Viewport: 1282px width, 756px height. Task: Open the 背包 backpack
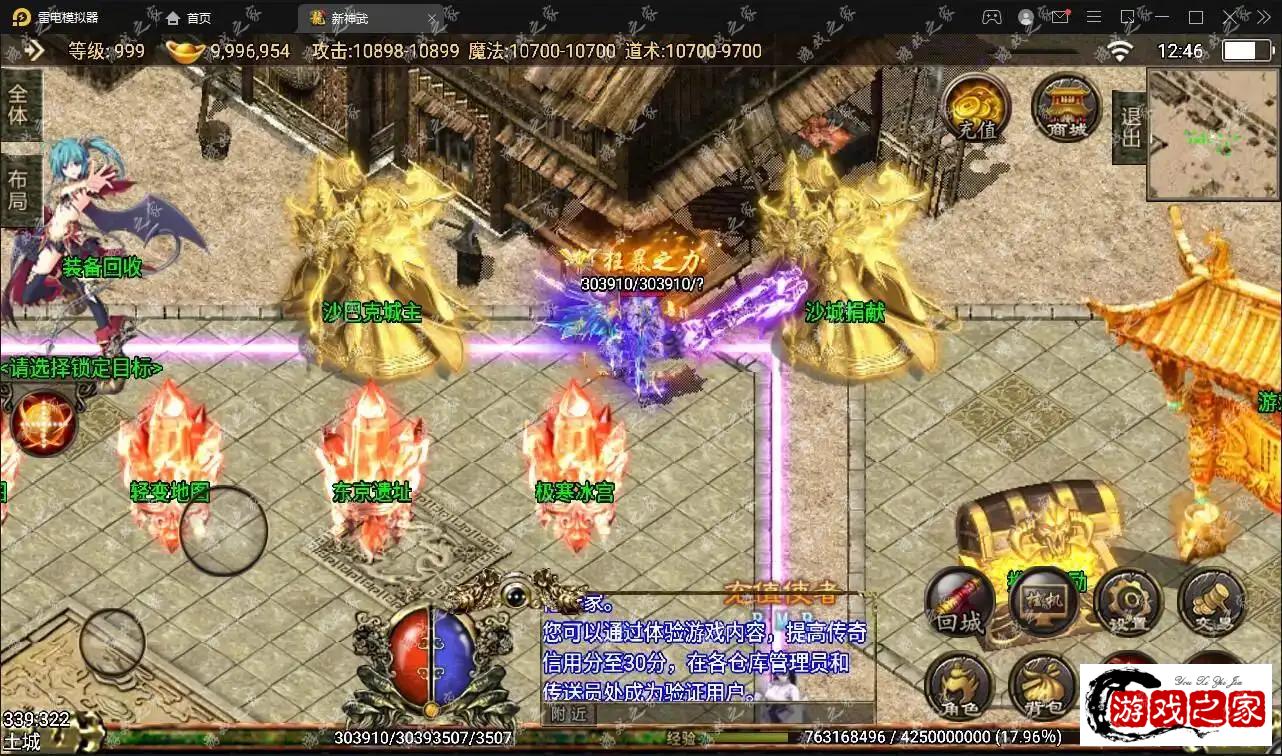(1042, 686)
